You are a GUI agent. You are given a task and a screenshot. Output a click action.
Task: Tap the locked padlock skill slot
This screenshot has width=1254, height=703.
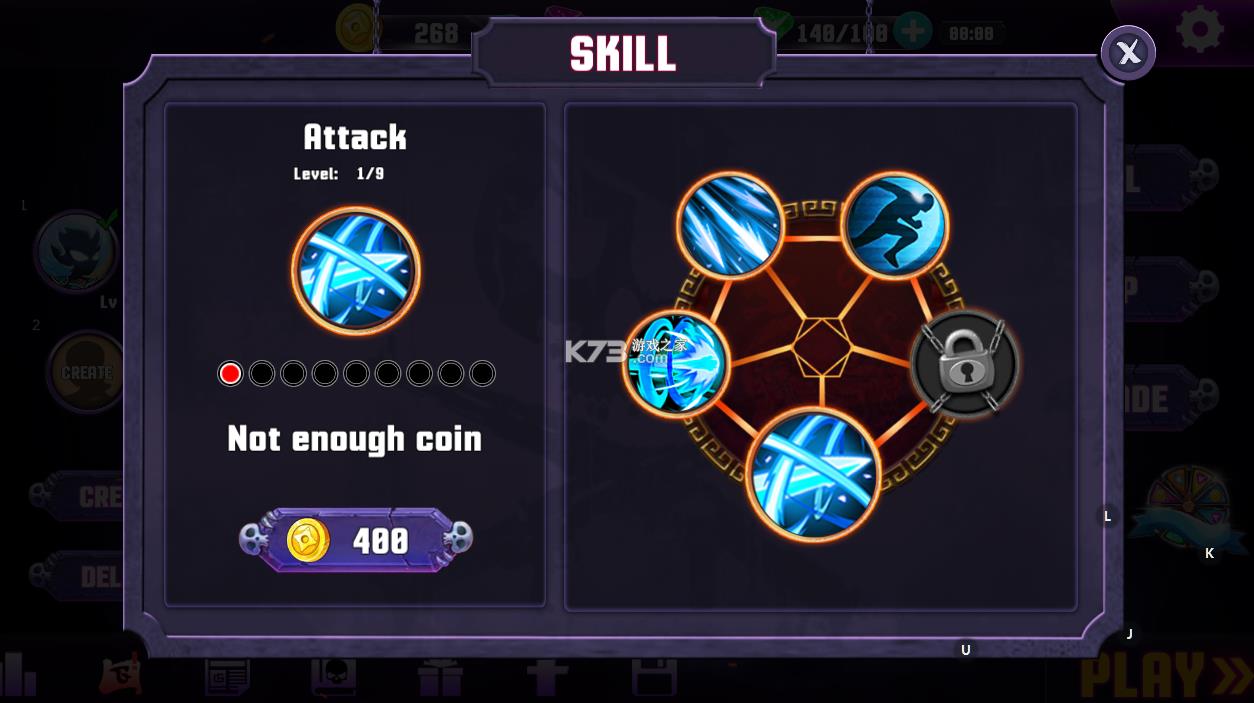click(x=964, y=364)
